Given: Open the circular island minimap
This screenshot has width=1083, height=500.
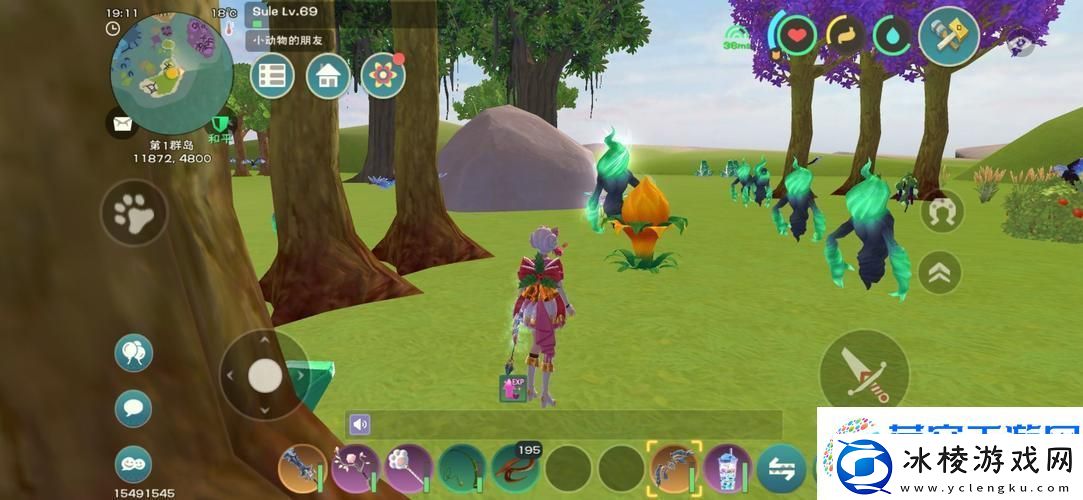Looking at the screenshot, I should (x=171, y=72).
